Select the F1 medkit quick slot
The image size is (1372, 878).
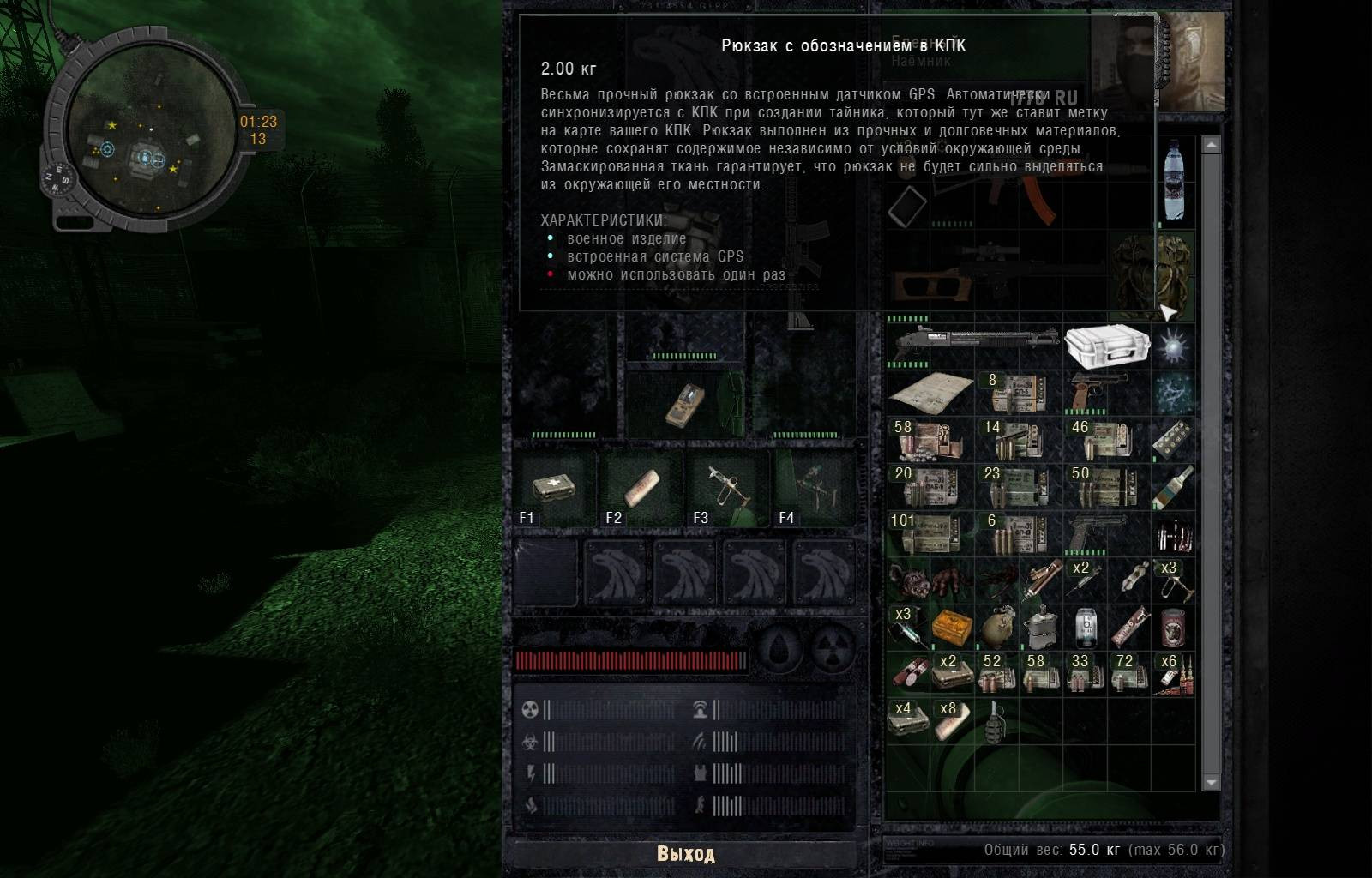pos(553,490)
